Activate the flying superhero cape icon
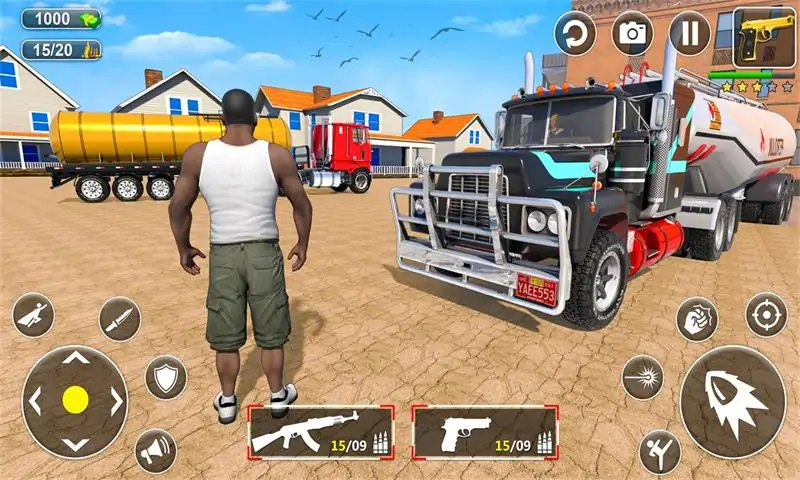 [x=34, y=315]
